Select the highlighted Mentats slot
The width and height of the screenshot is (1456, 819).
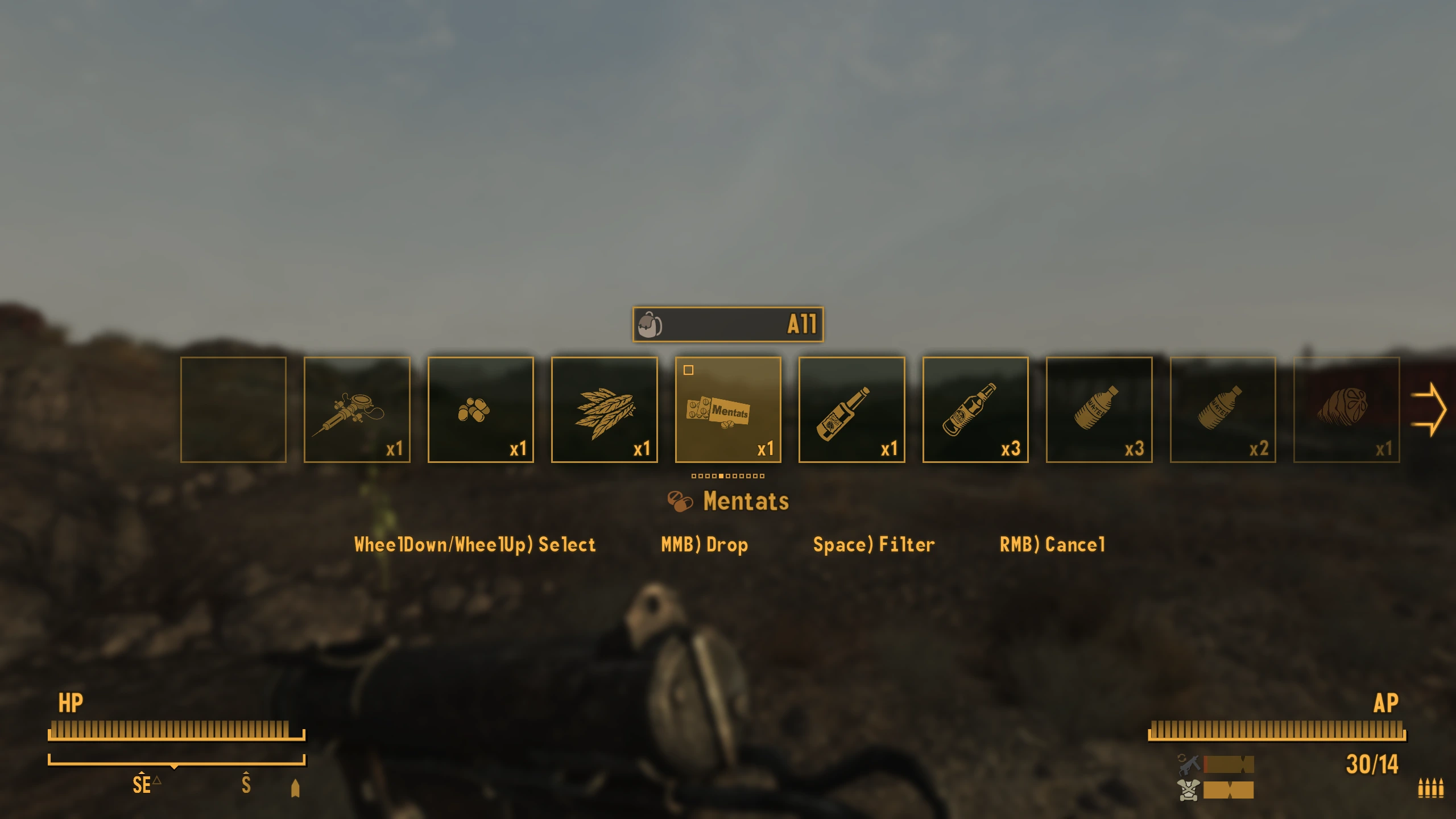(727, 409)
